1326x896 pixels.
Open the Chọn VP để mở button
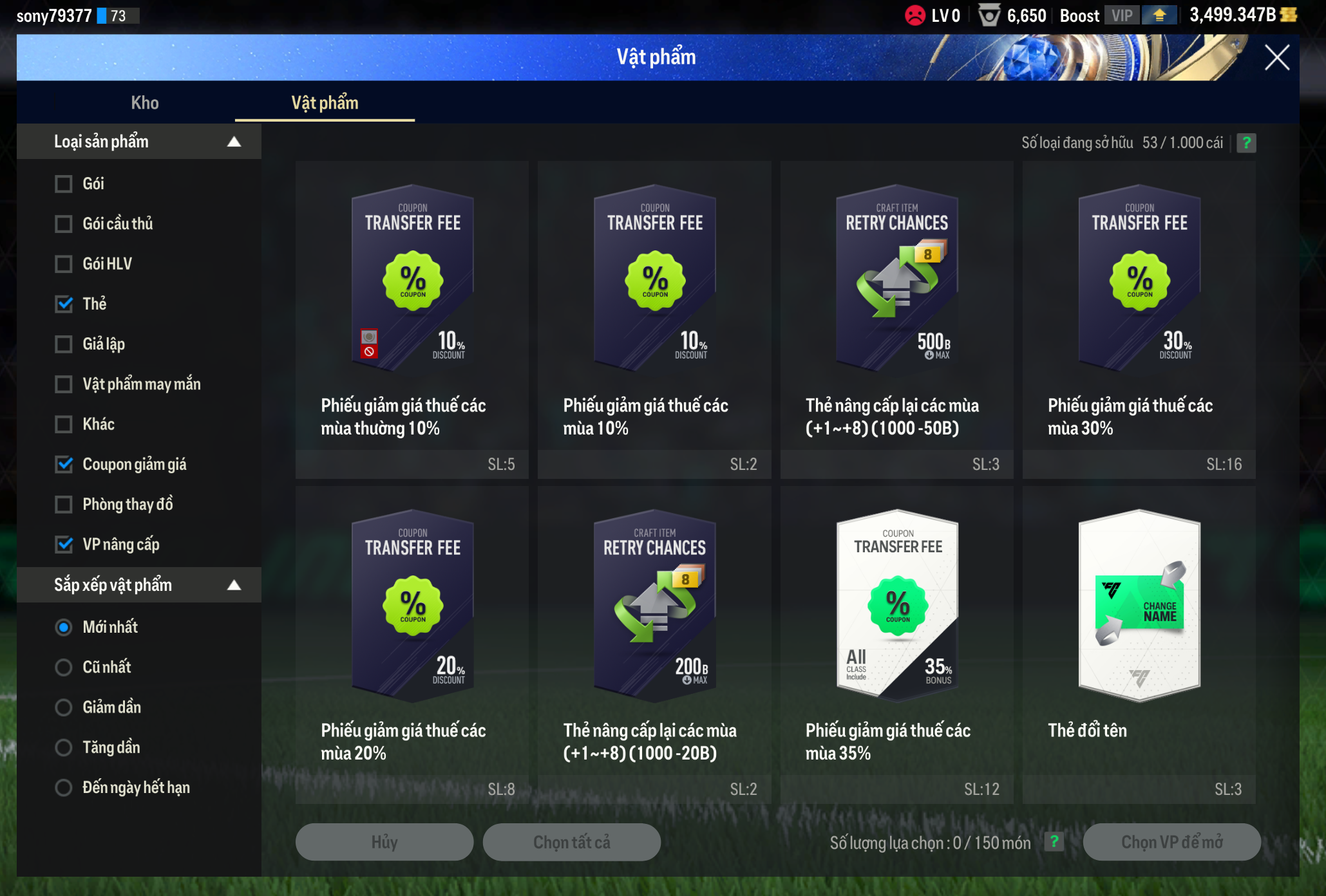click(1171, 842)
